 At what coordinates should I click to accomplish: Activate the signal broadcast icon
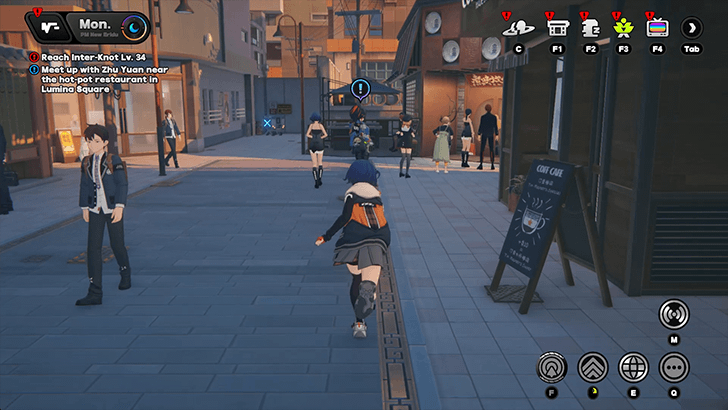pyautogui.click(x=674, y=314)
